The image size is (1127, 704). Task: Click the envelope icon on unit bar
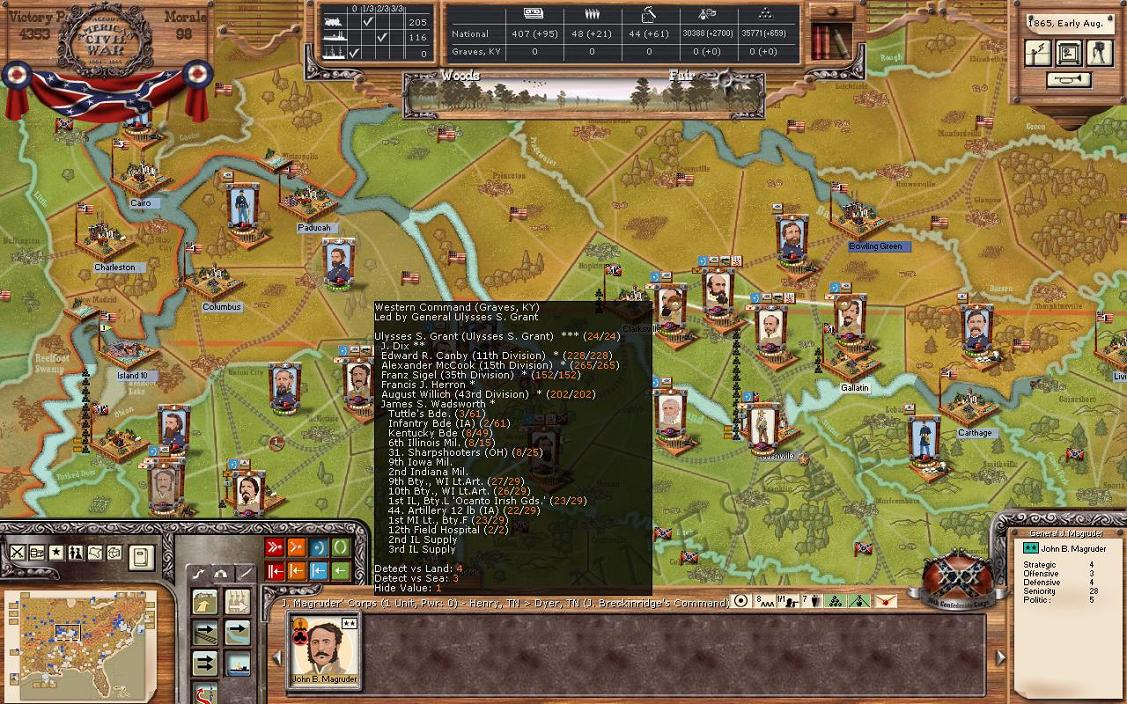pos(885,601)
